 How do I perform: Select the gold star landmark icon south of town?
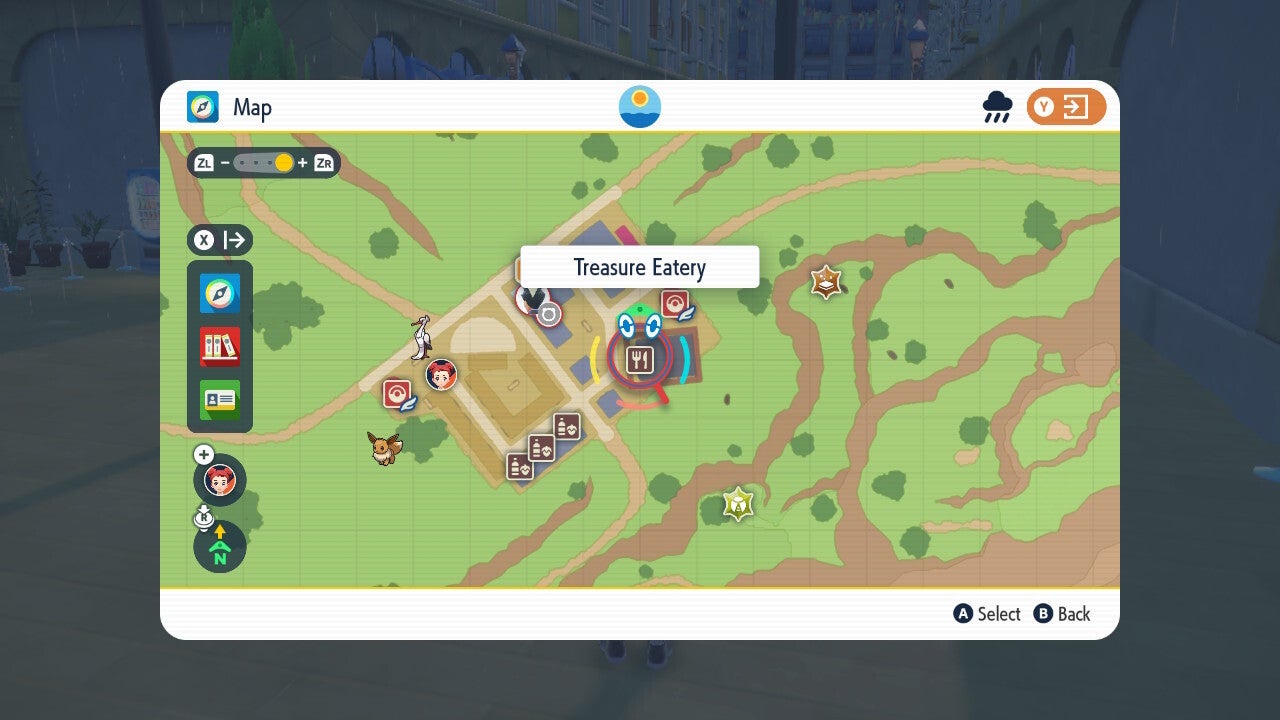(737, 503)
